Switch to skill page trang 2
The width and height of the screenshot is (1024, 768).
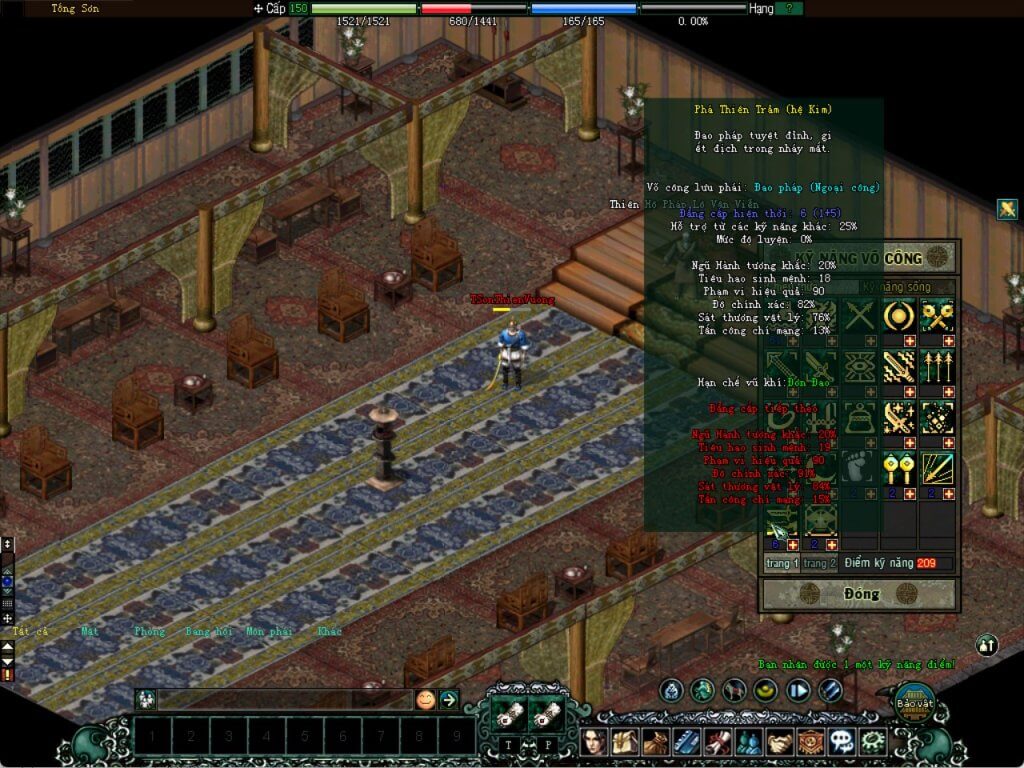click(818, 564)
